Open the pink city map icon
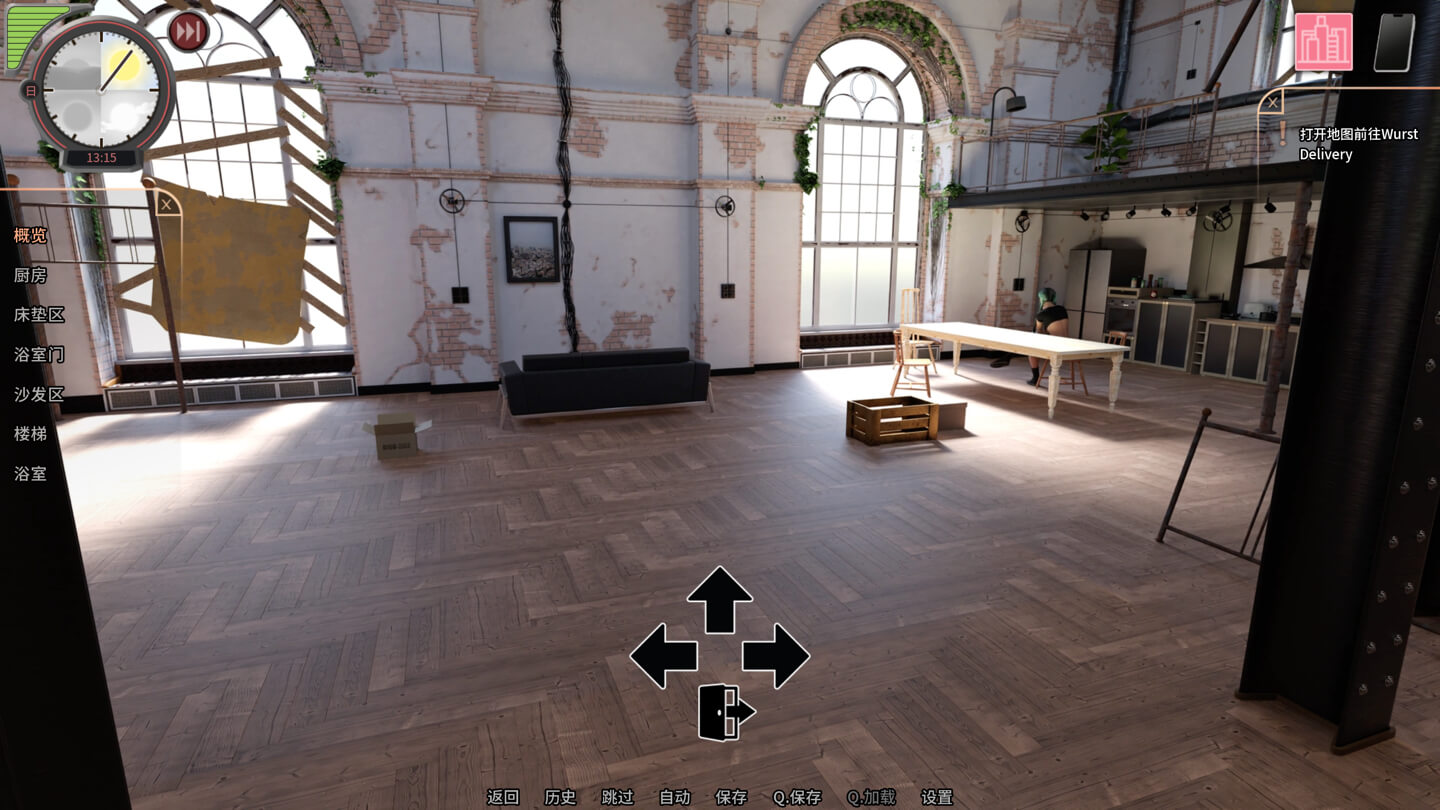 [x=1323, y=42]
